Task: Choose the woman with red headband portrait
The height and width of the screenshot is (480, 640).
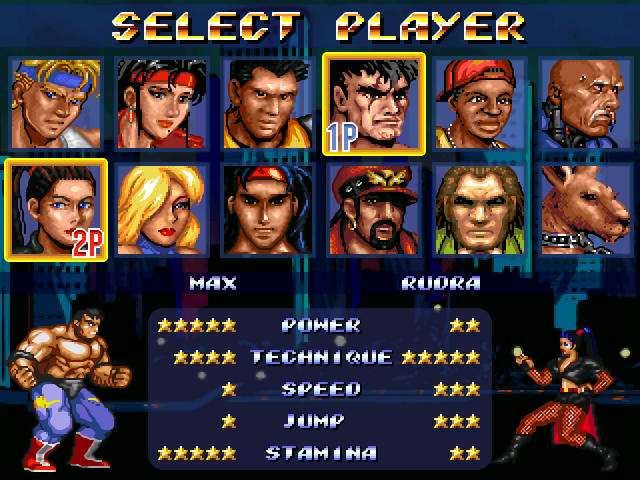Action: pyautogui.click(x=161, y=103)
